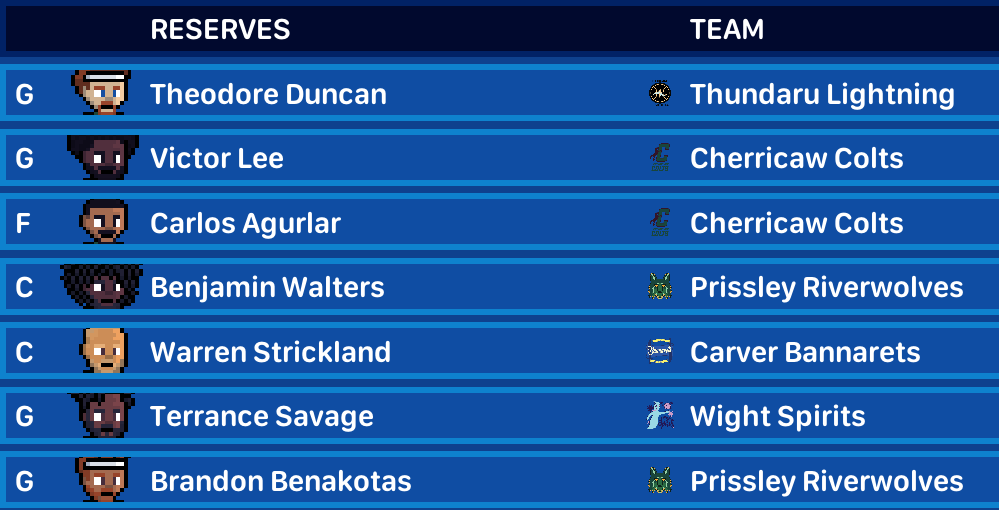
Task: Select Cherricaw Colts beside Victor Lee
Action: tap(796, 158)
